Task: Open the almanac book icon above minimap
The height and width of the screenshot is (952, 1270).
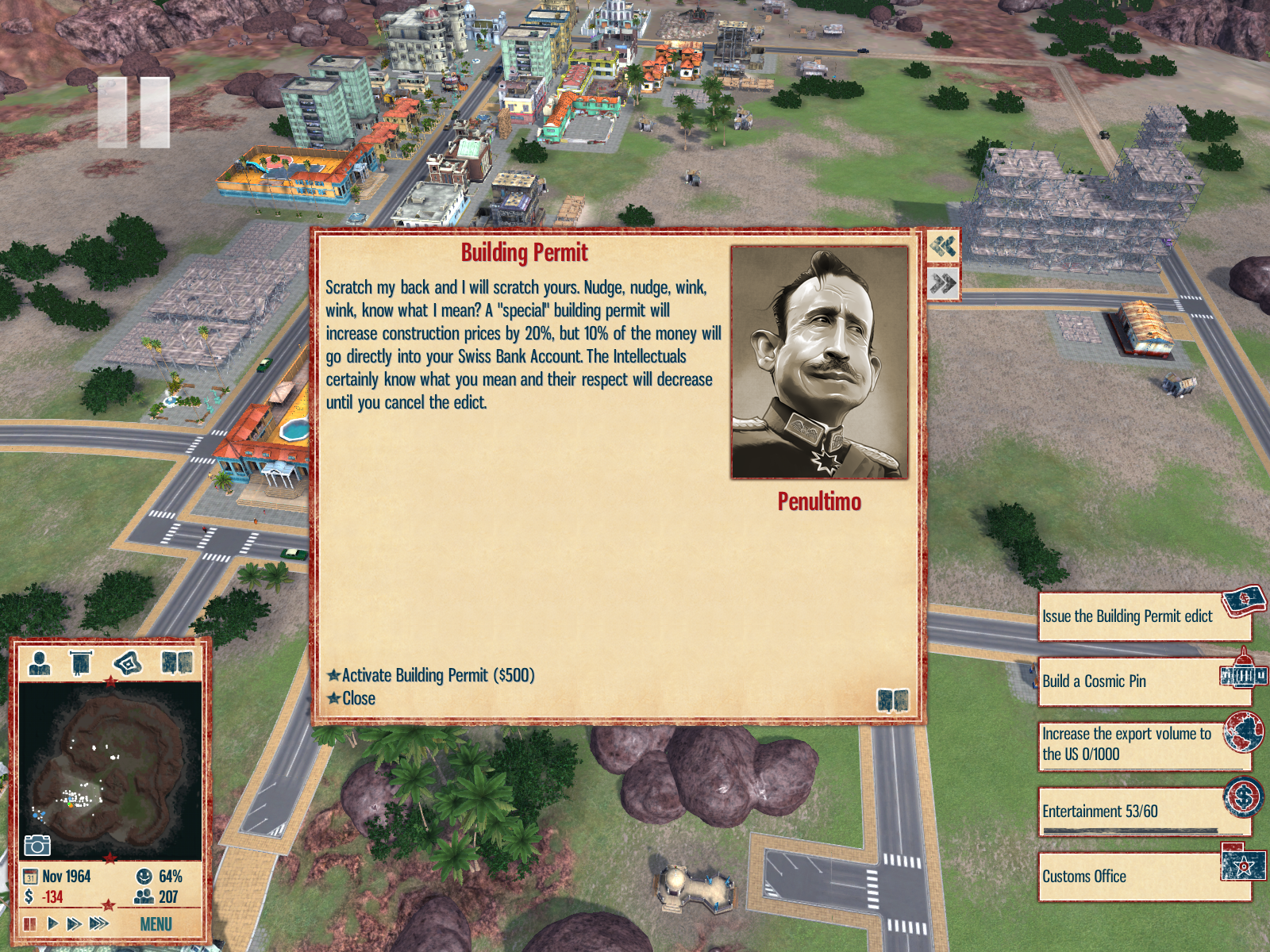Action: tap(177, 662)
